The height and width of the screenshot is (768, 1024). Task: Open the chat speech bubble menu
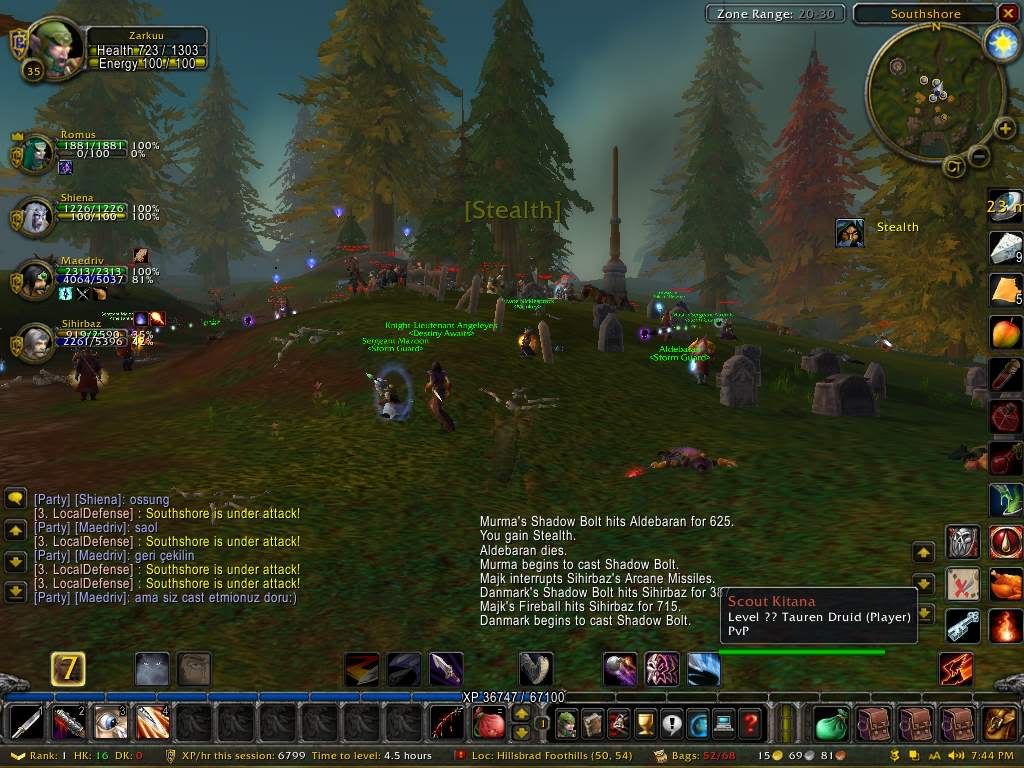coord(15,498)
